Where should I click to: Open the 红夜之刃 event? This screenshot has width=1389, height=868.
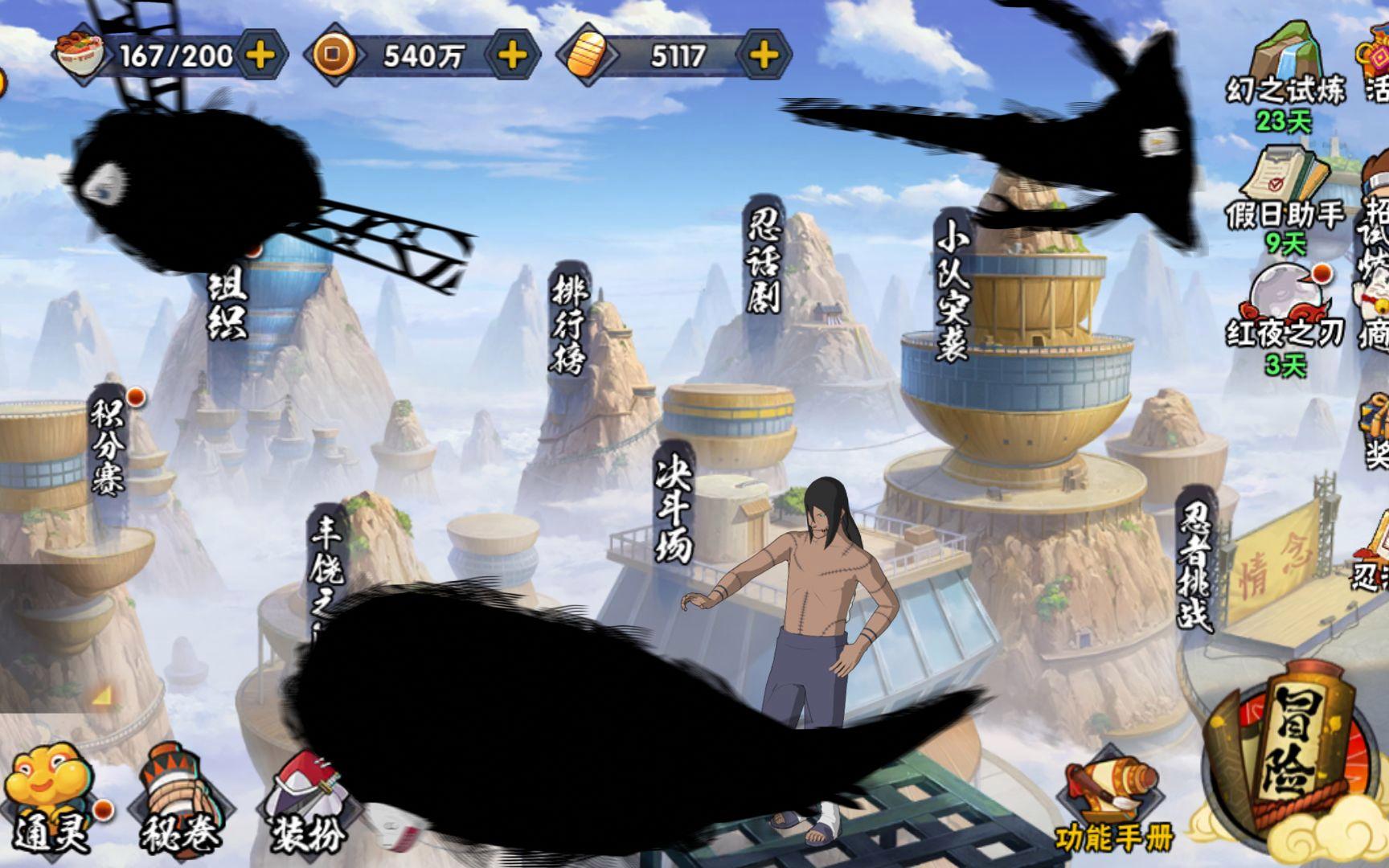1285,313
